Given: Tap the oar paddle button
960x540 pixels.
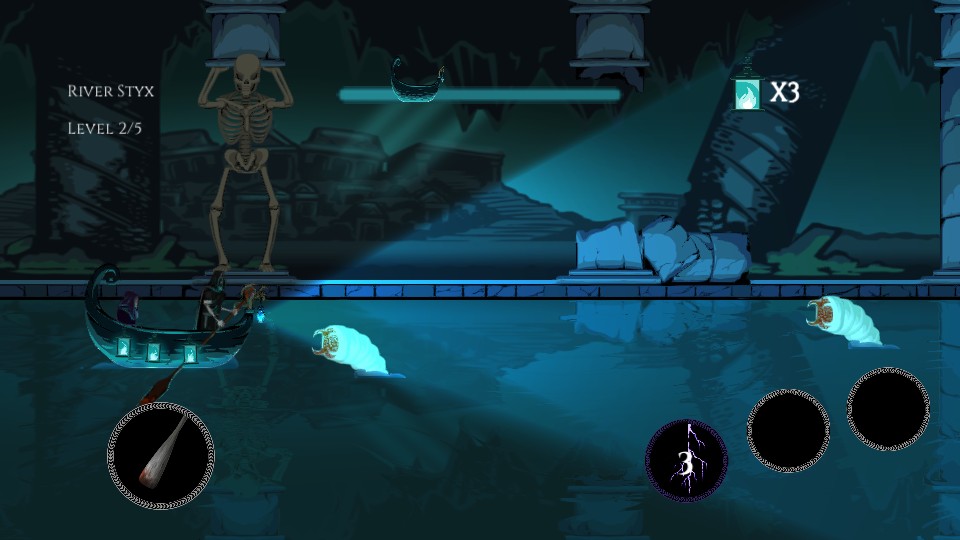Looking at the screenshot, I should [x=160, y=455].
